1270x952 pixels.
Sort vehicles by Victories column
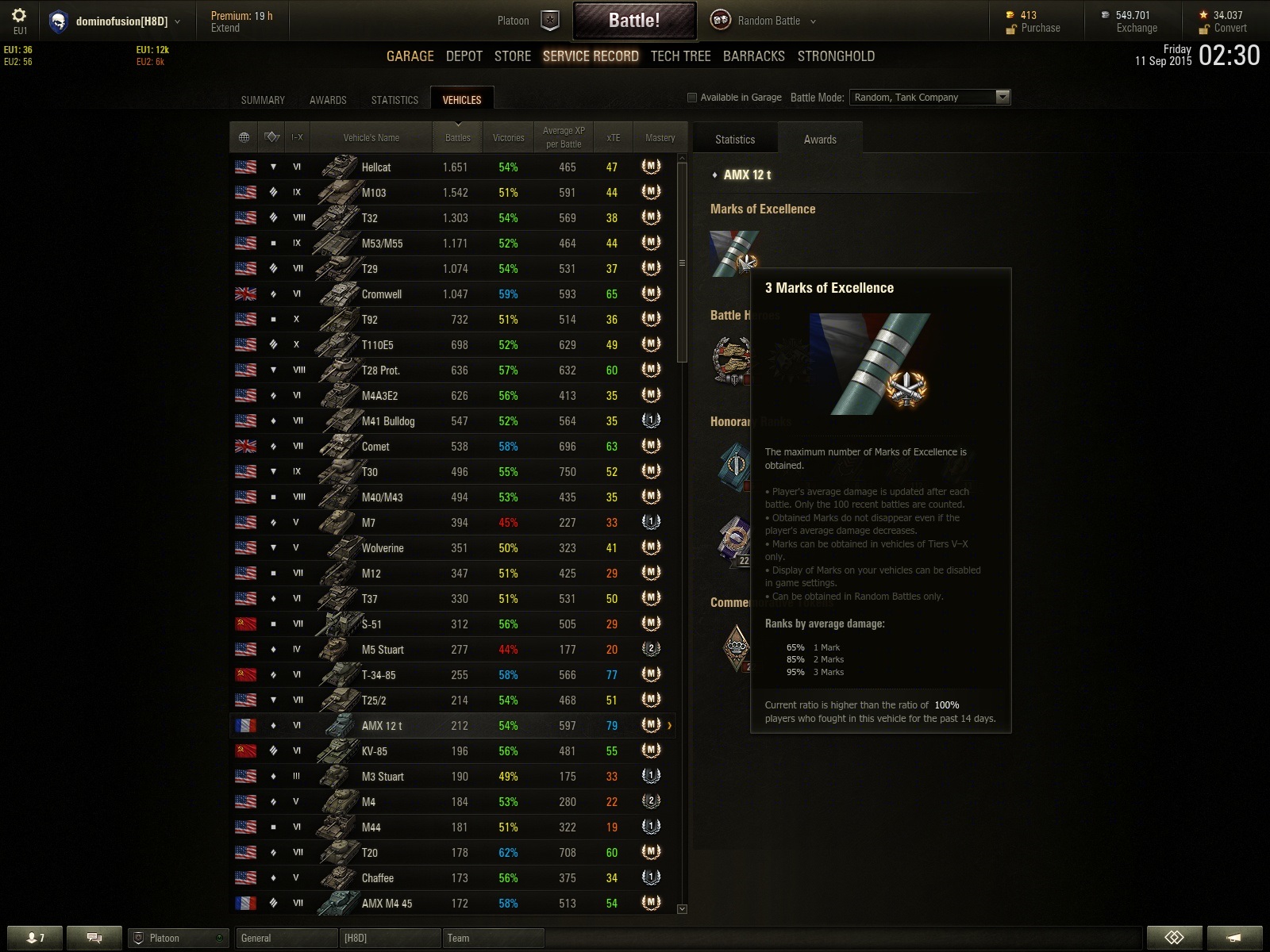pyautogui.click(x=508, y=138)
